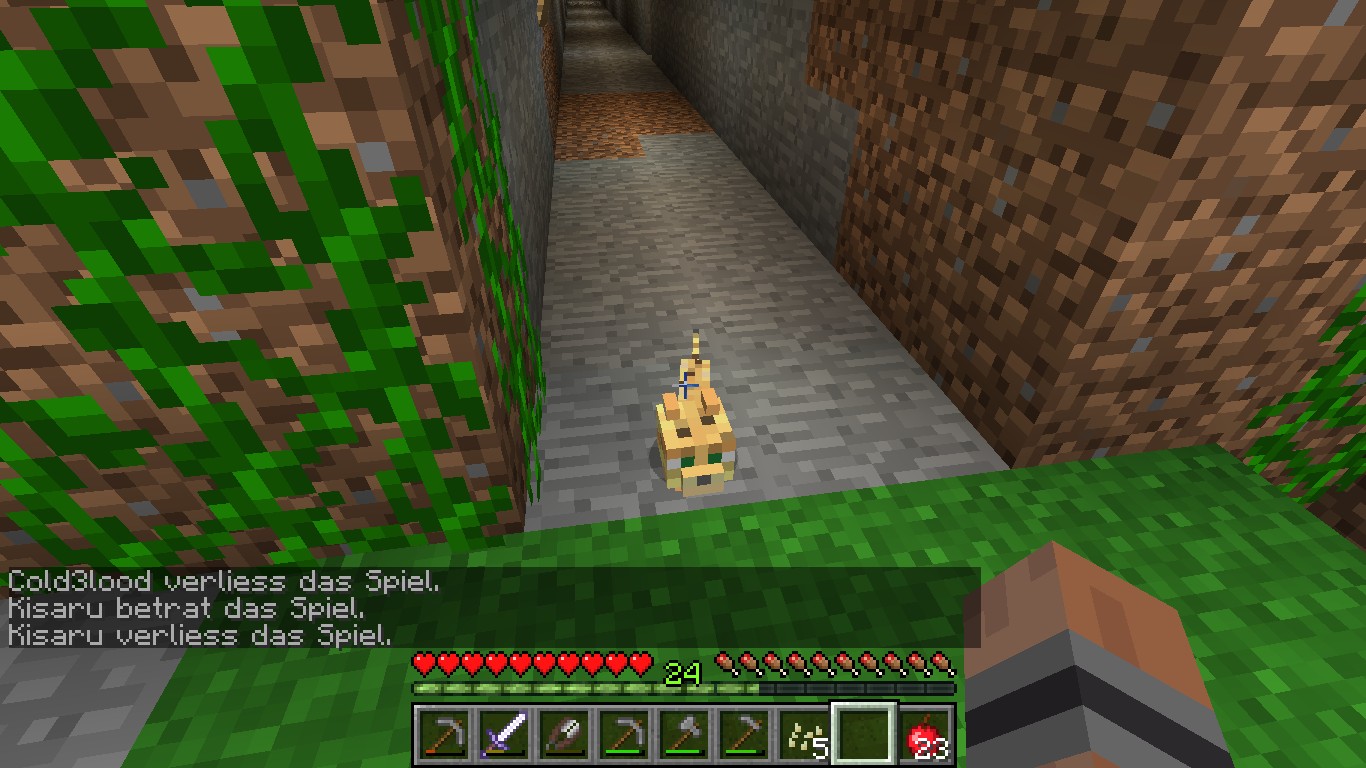This screenshot has height=768, width=1366.
Task: Select the pickaxe with green durability bar
Action: 624,736
